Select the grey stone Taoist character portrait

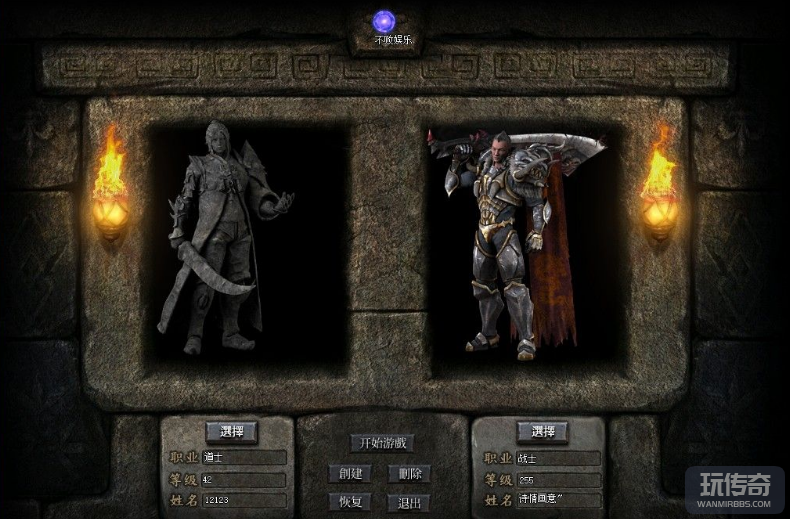224,240
